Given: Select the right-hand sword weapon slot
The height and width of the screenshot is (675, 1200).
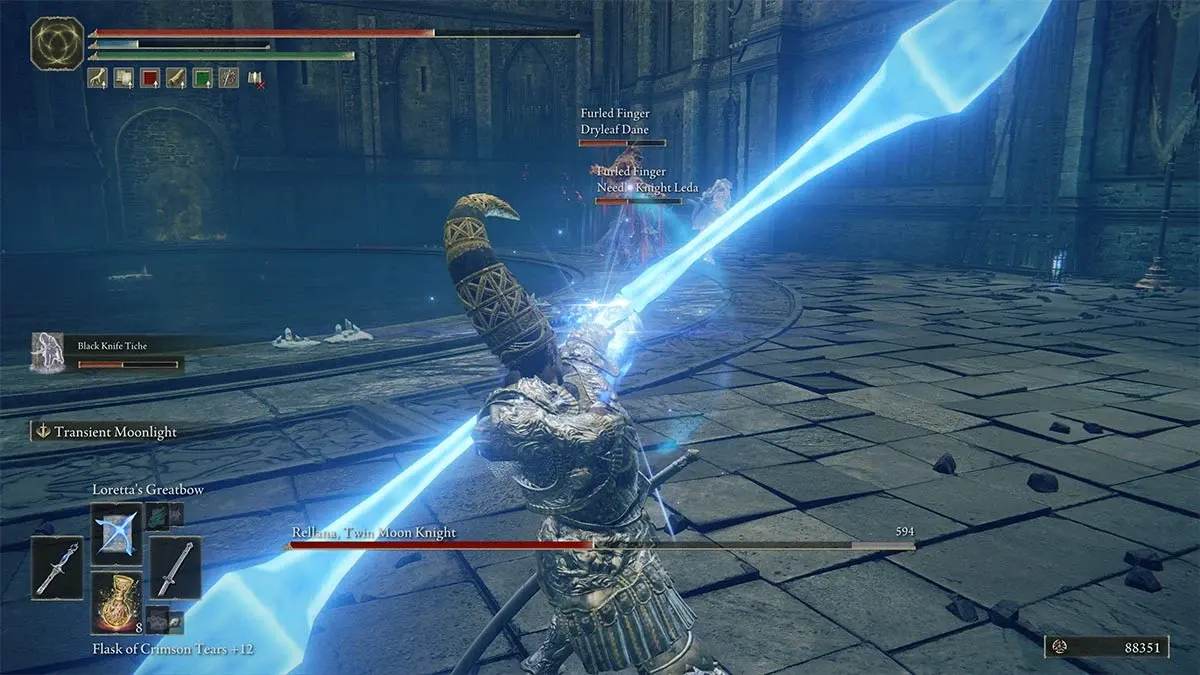Looking at the screenshot, I should [176, 568].
